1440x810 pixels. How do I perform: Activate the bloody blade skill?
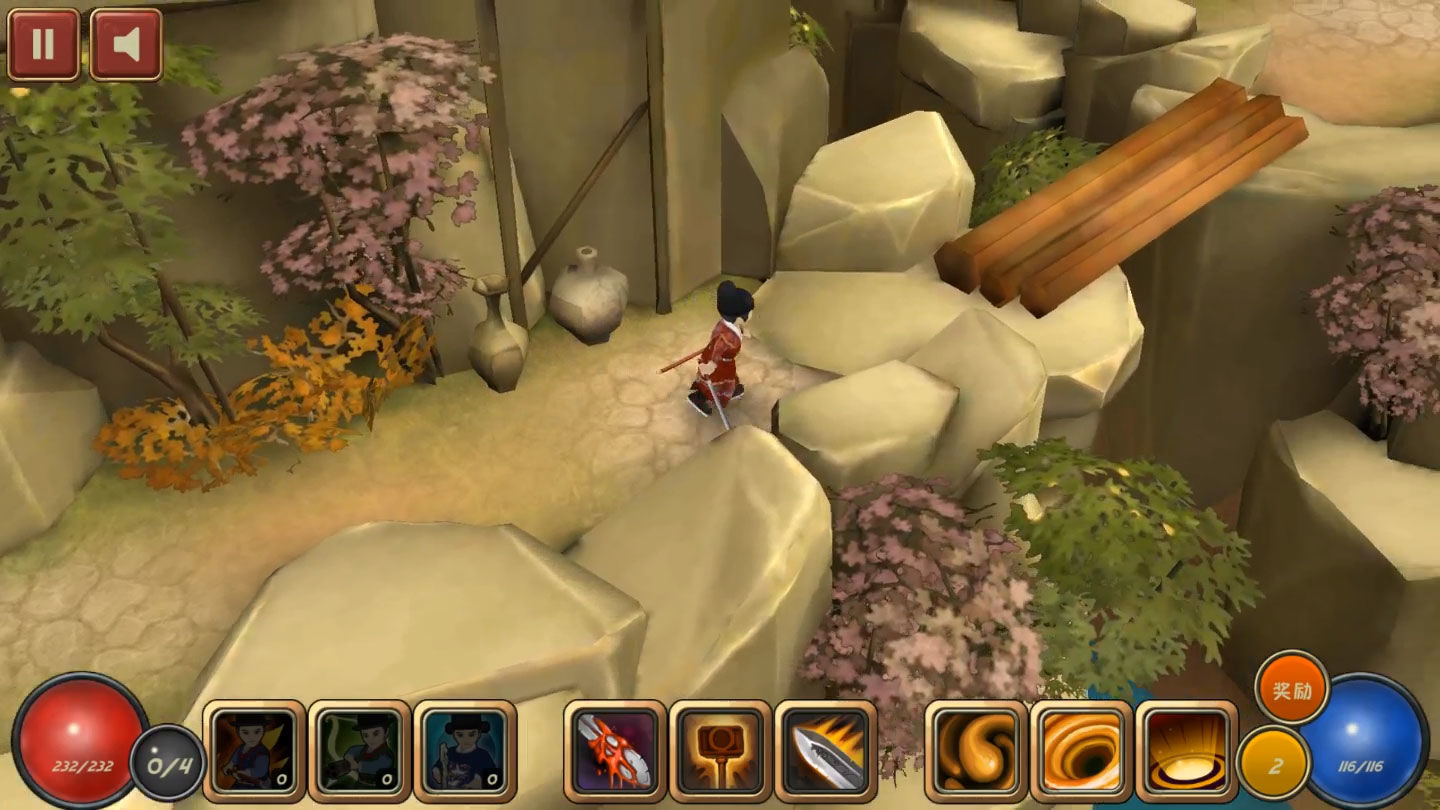coord(615,751)
